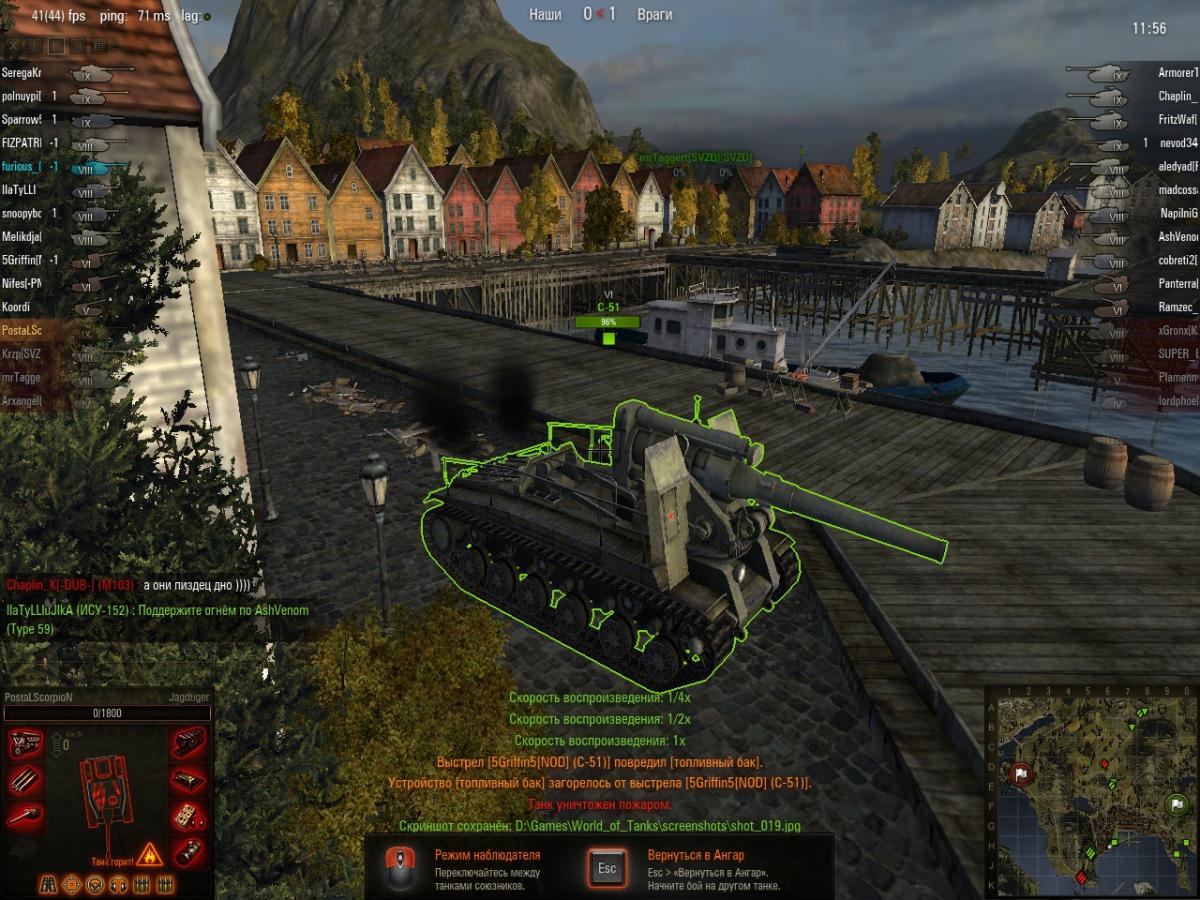The image size is (1200, 900).
Task: Click the observer mode mouse icon
Action: pos(401,867)
